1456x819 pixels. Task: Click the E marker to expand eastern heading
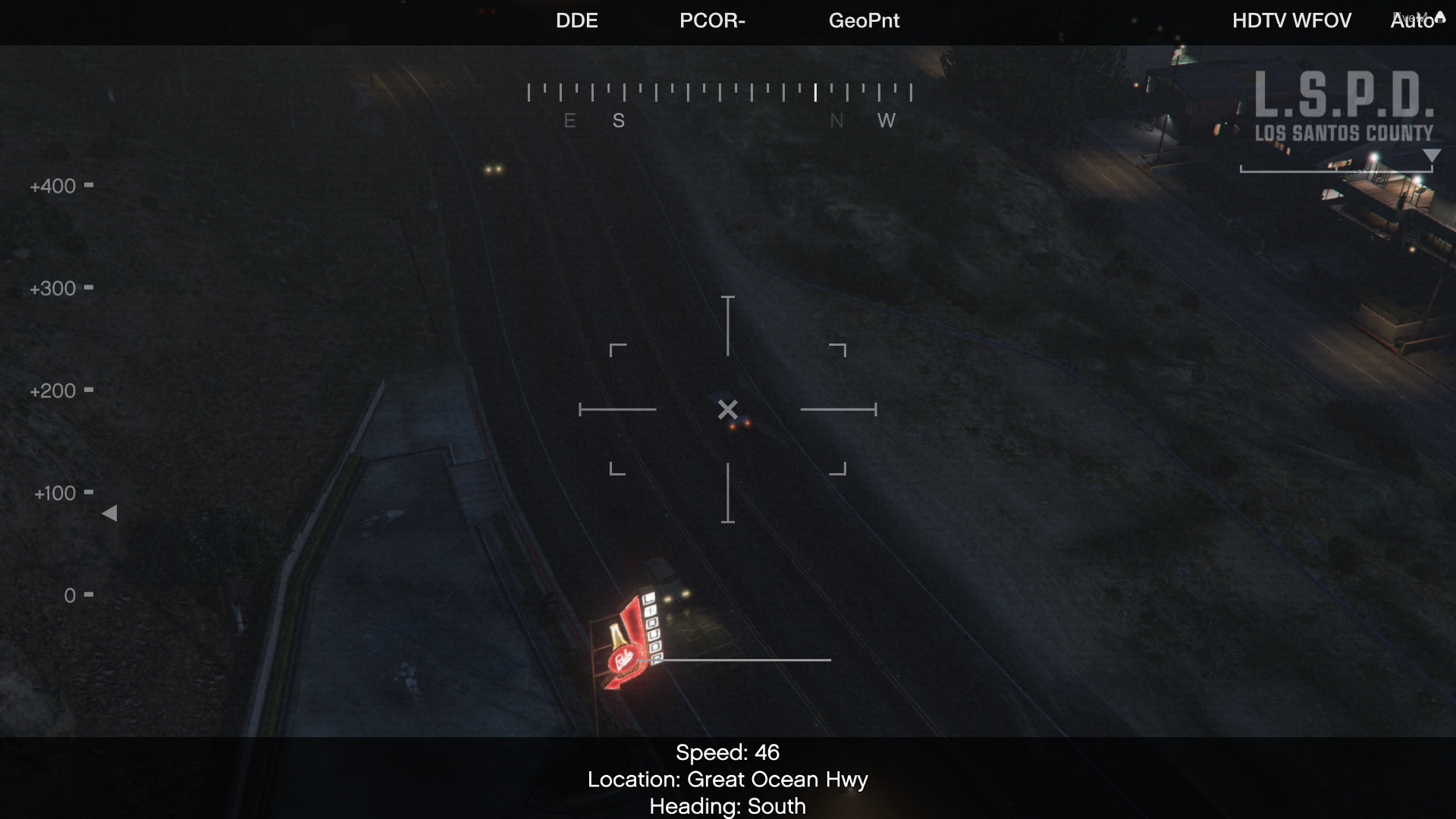point(570,120)
